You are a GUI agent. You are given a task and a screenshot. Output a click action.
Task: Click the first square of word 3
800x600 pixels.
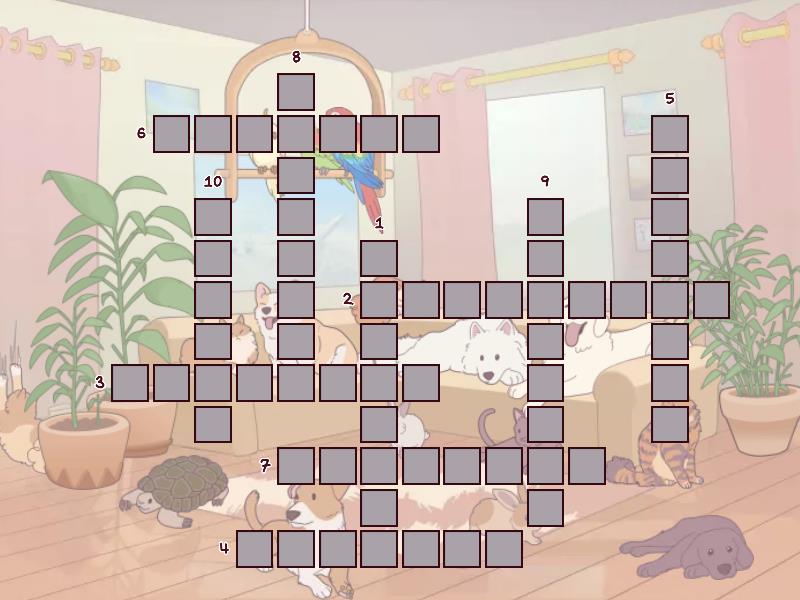130,383
